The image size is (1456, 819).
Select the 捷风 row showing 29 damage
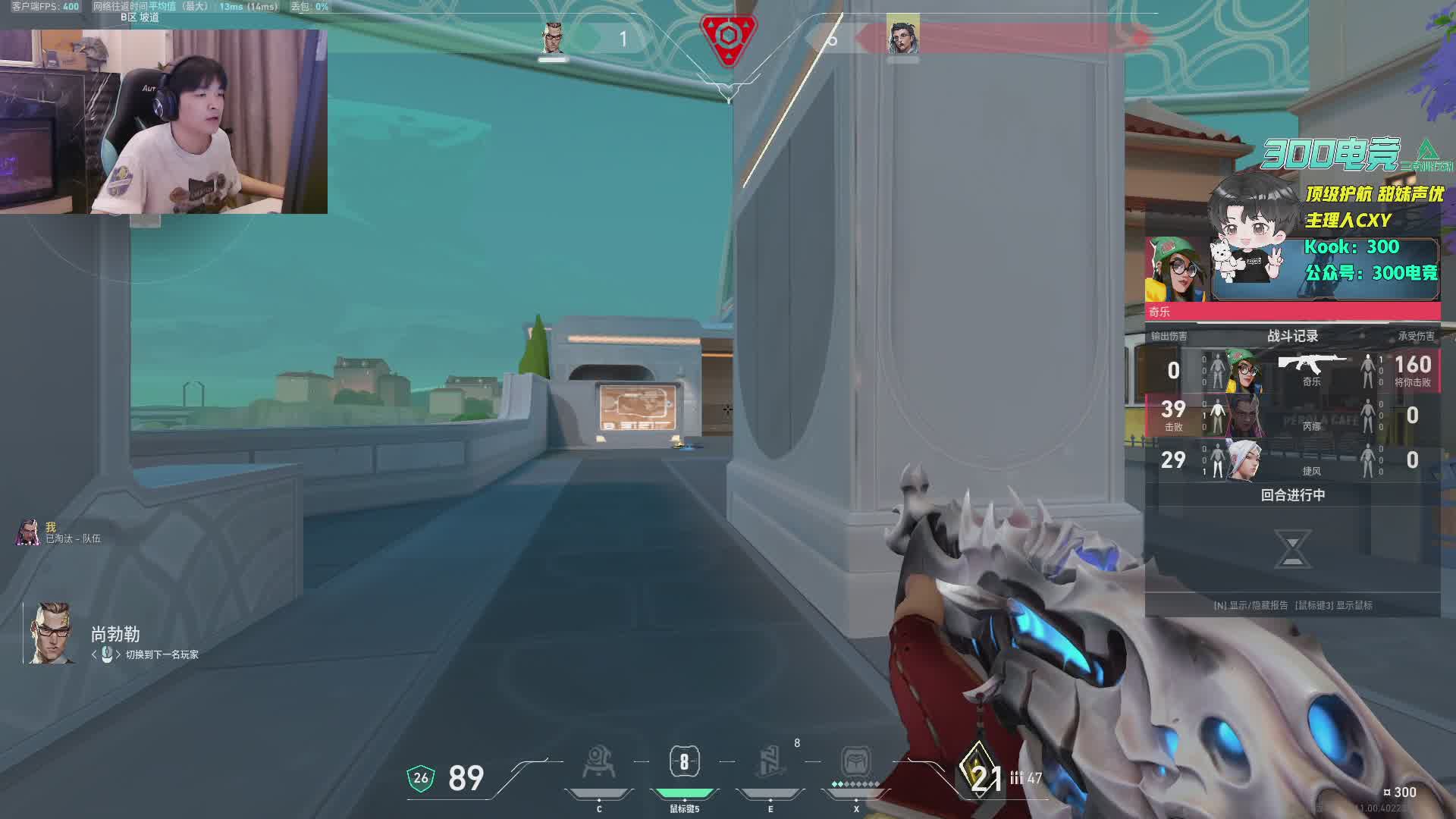[1292, 460]
